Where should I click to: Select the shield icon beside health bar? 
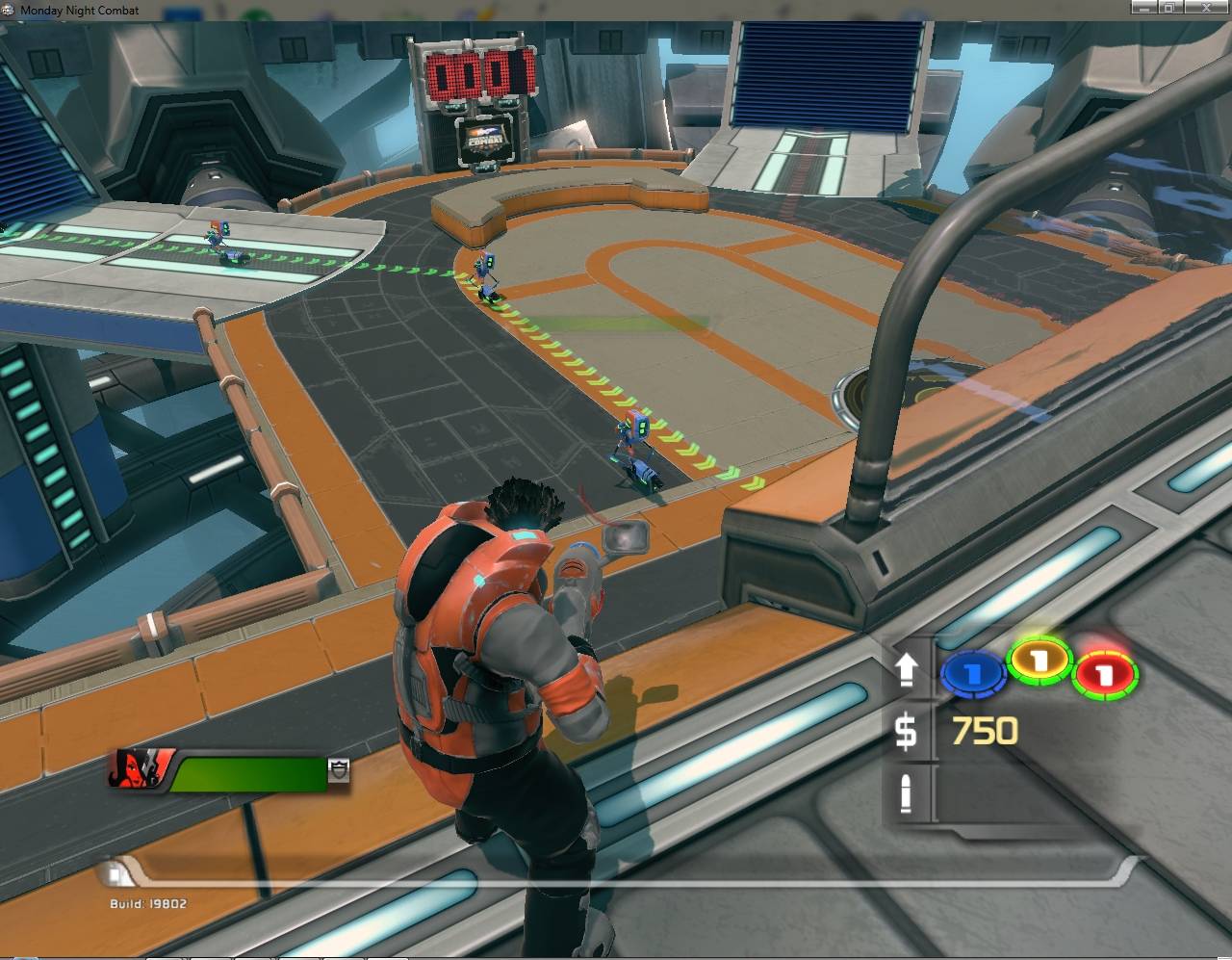tap(339, 768)
